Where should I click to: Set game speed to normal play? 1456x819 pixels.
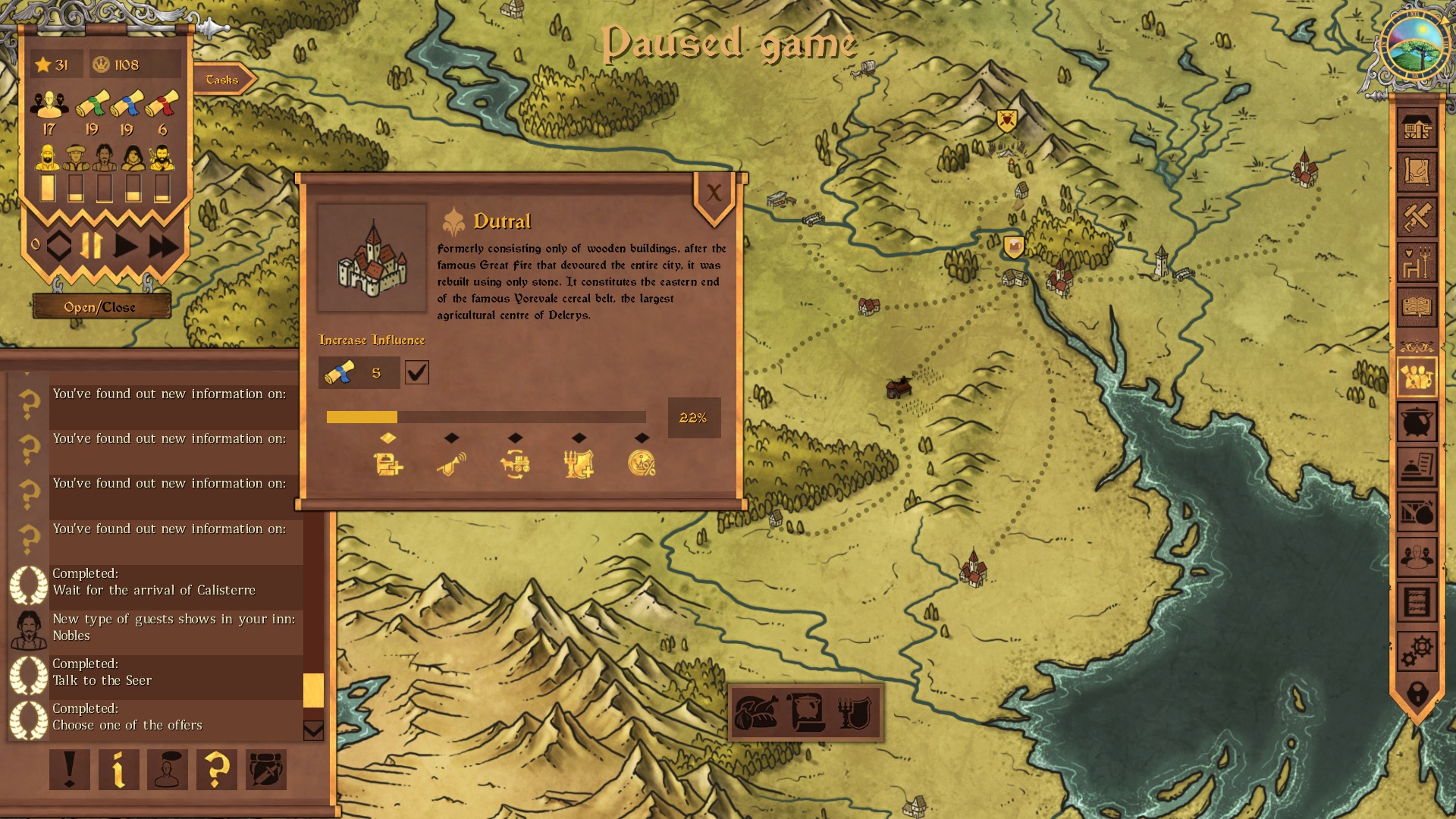[126, 246]
